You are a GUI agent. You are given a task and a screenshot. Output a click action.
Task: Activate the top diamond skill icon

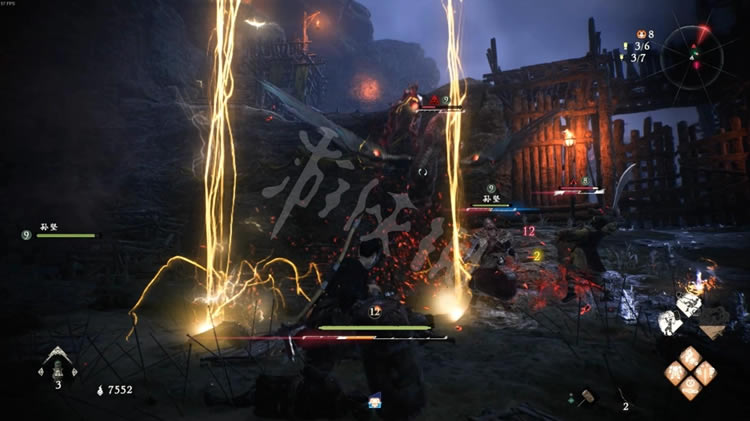690,357
